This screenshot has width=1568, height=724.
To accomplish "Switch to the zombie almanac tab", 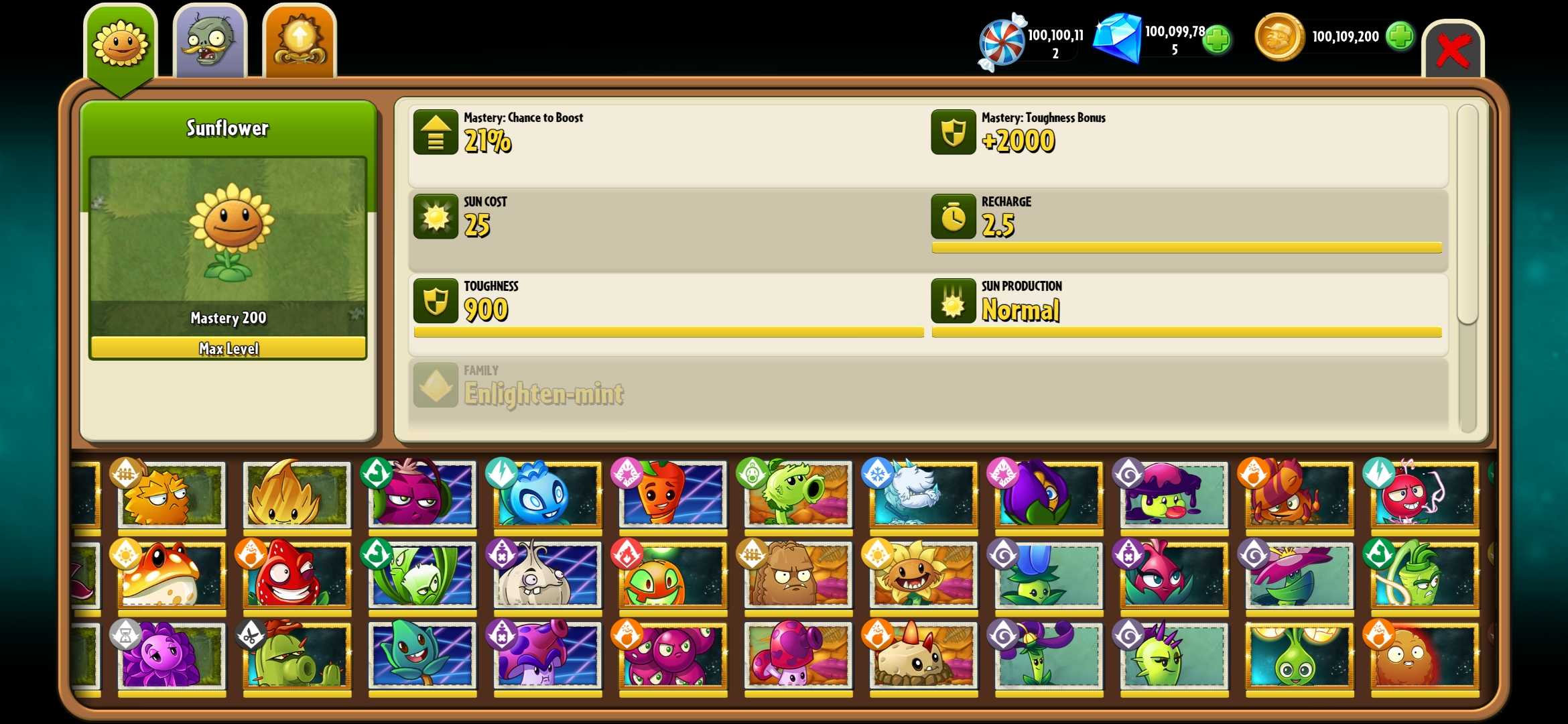I will point(210,40).
